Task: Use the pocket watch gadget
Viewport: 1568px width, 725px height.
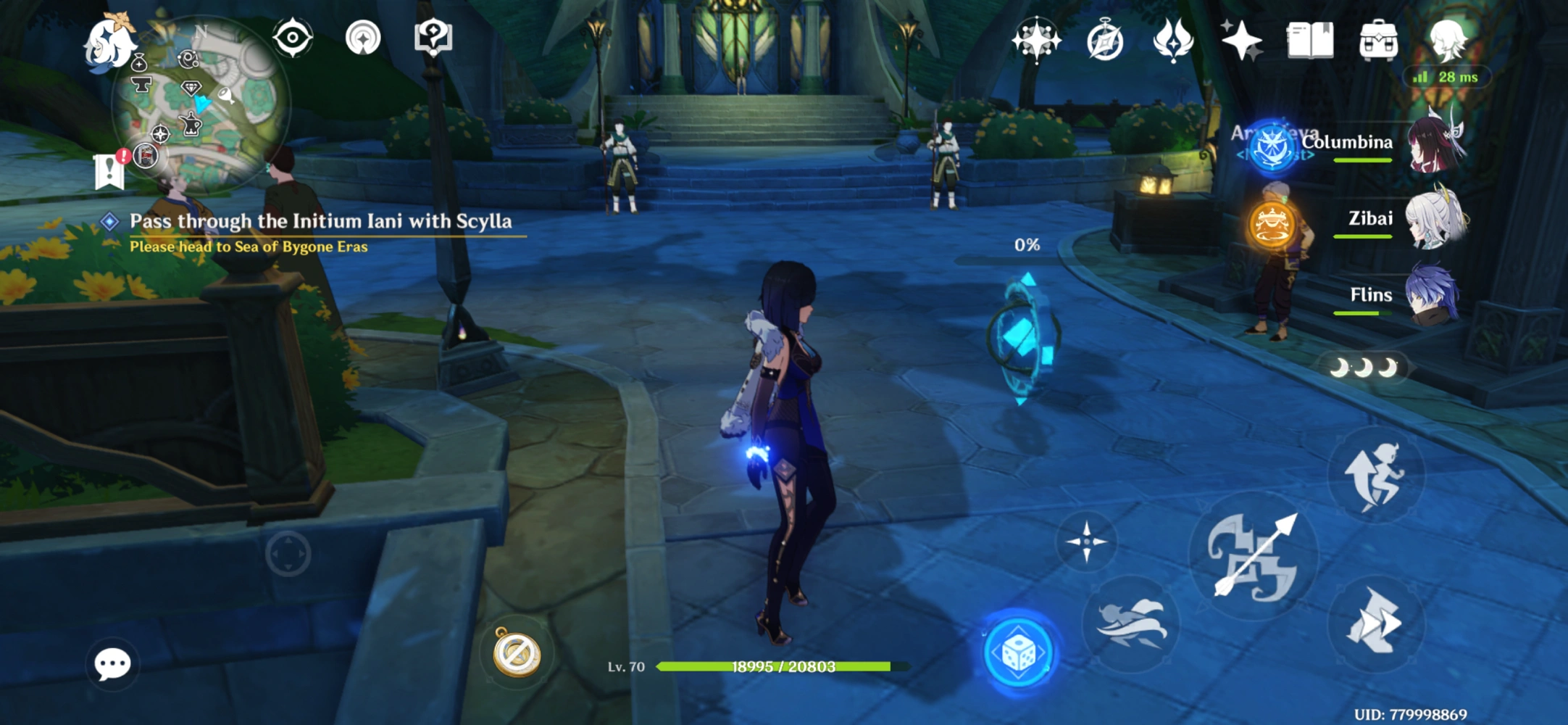Action: click(x=517, y=652)
